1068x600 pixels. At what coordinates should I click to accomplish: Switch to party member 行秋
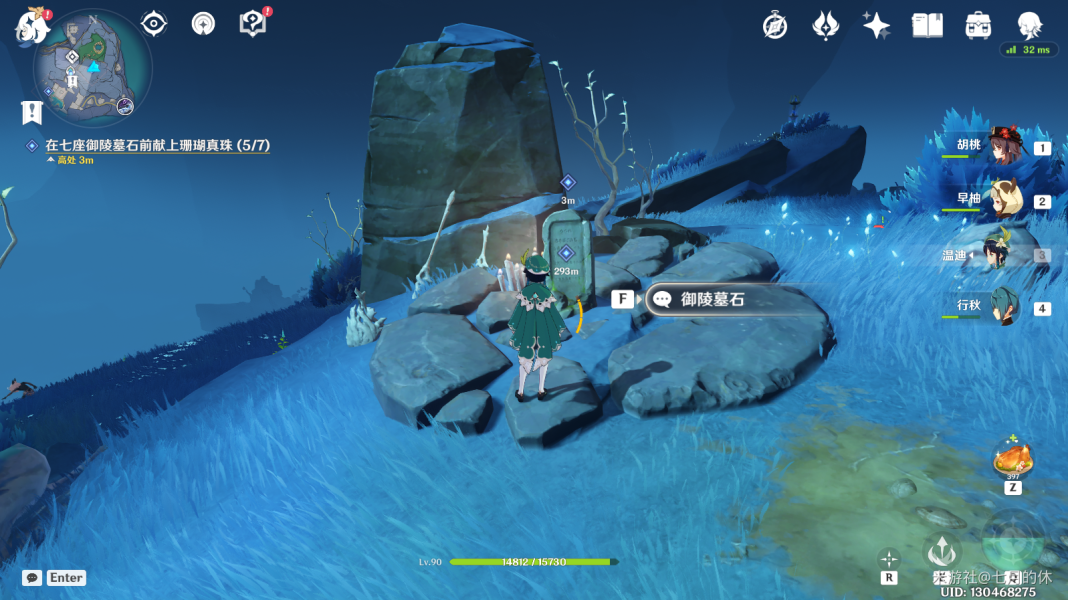pyautogui.click(x=1002, y=307)
